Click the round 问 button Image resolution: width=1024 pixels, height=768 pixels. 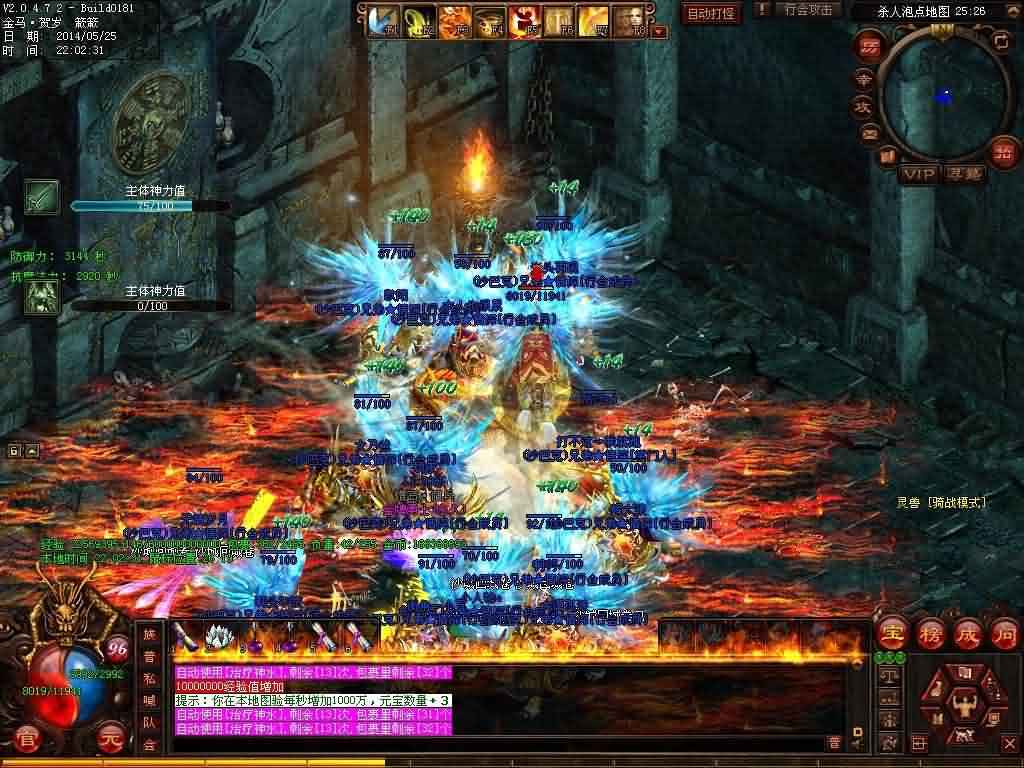(1004, 634)
